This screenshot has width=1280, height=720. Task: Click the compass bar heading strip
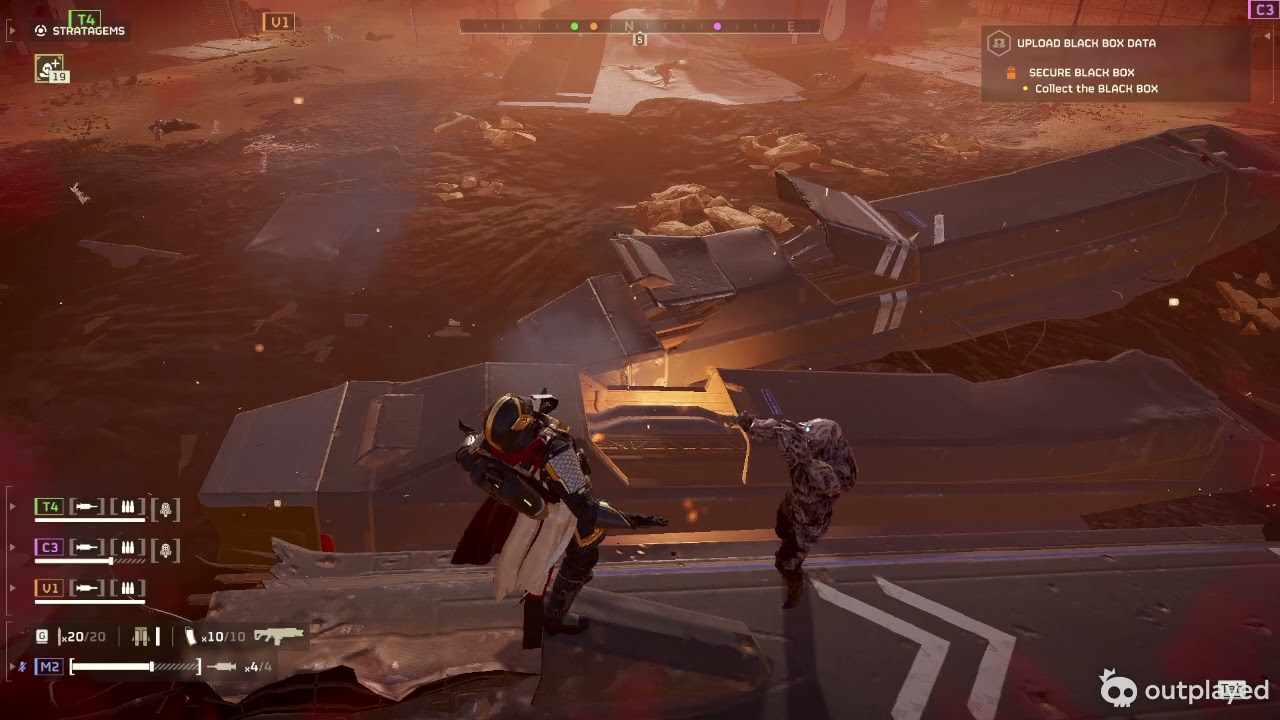[639, 26]
